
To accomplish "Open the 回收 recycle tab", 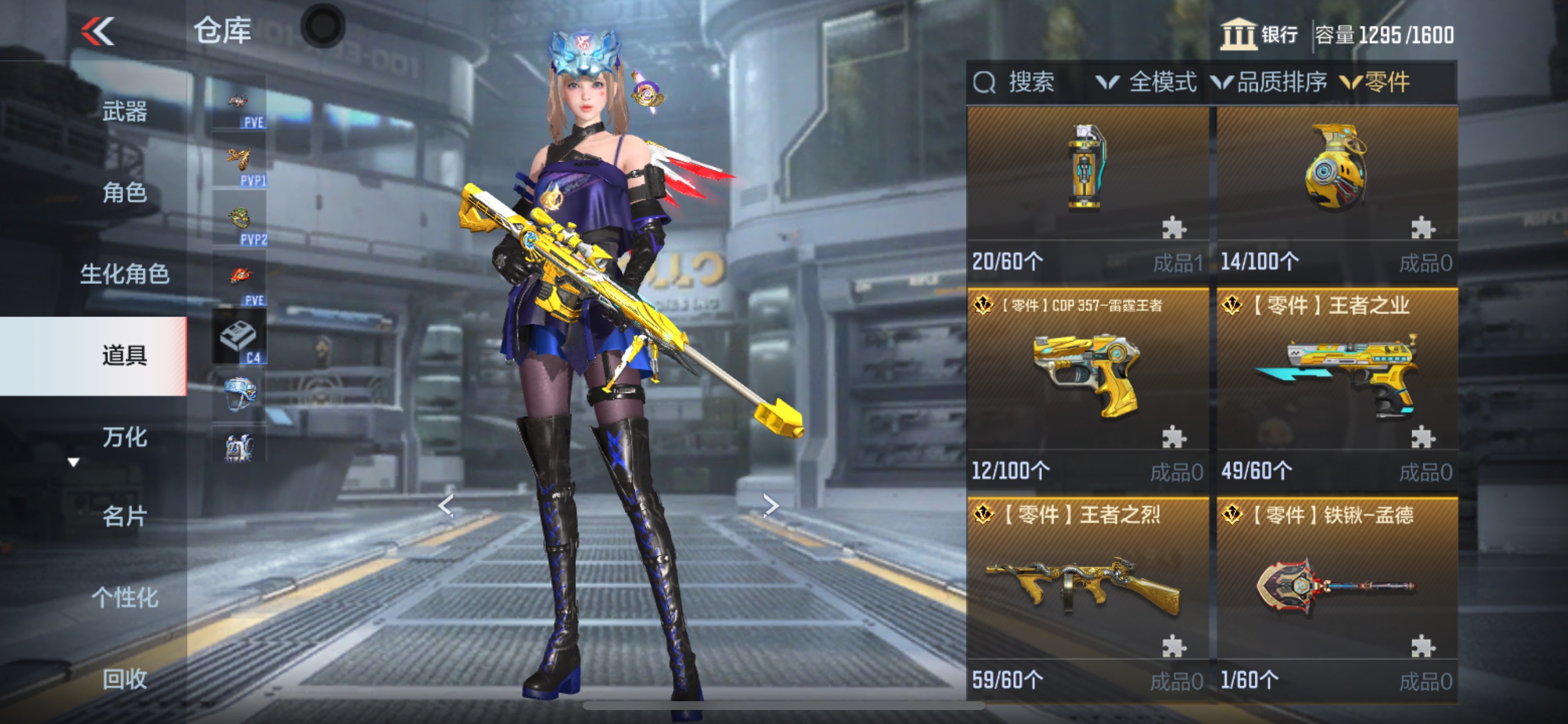I will [x=124, y=679].
